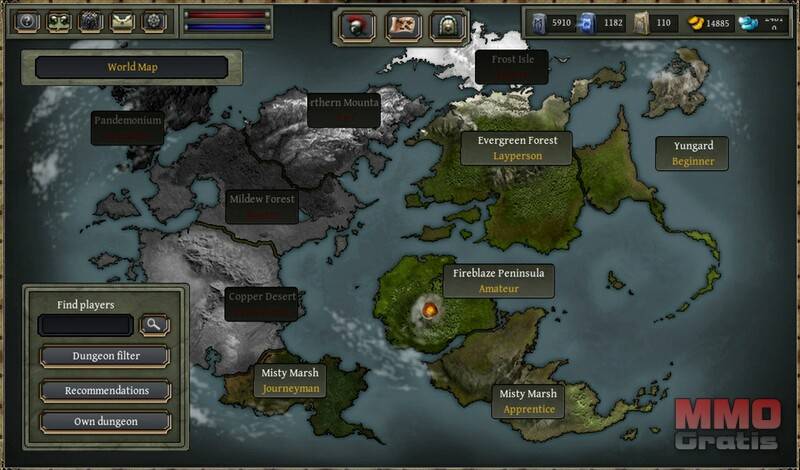Open the help question mark icon
The height and width of the screenshot is (470, 800).
(28, 21)
